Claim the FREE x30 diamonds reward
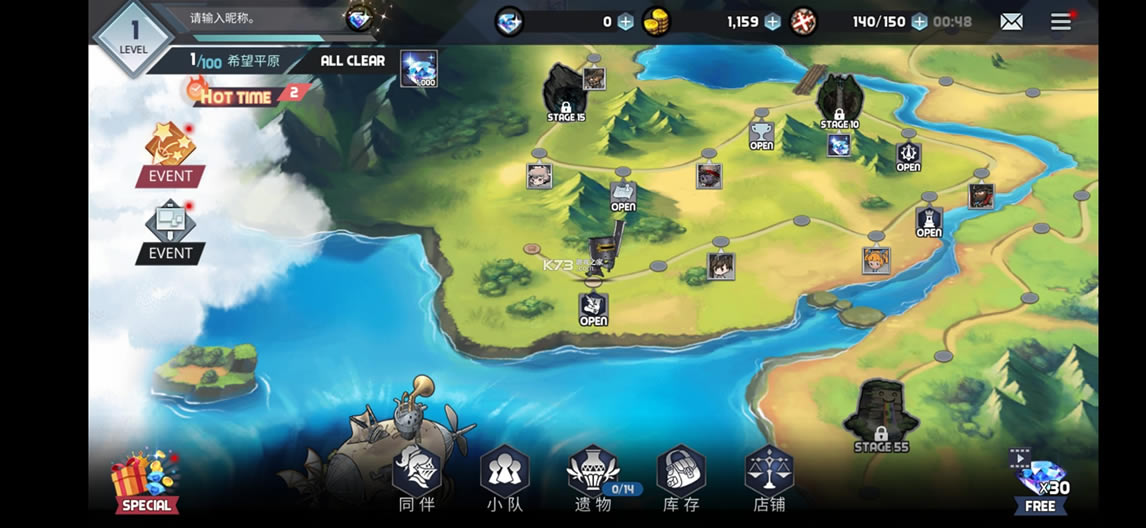Image resolution: width=1146 pixels, height=528 pixels. pos(1040,480)
